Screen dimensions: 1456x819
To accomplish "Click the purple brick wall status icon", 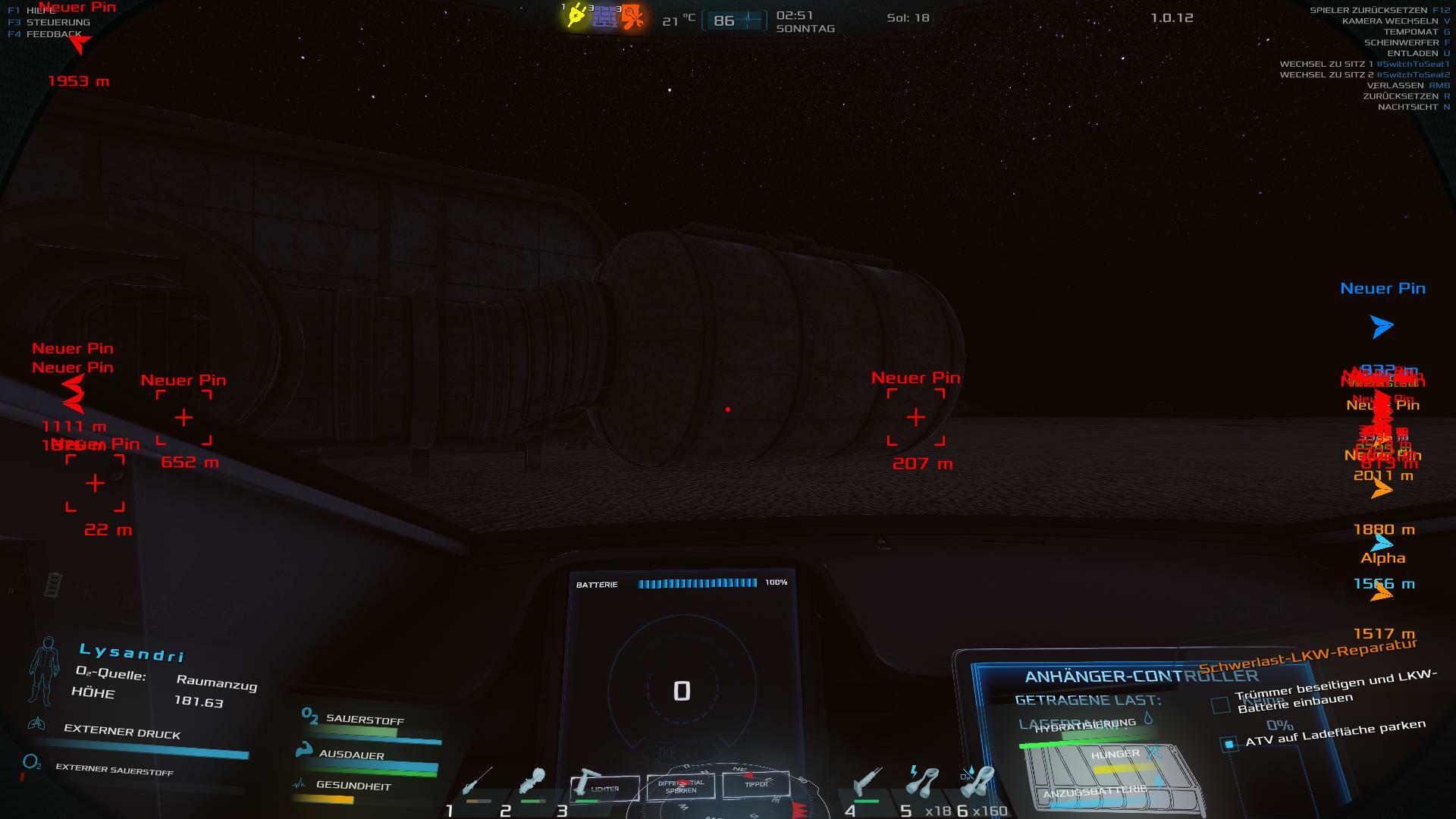I will [x=604, y=17].
